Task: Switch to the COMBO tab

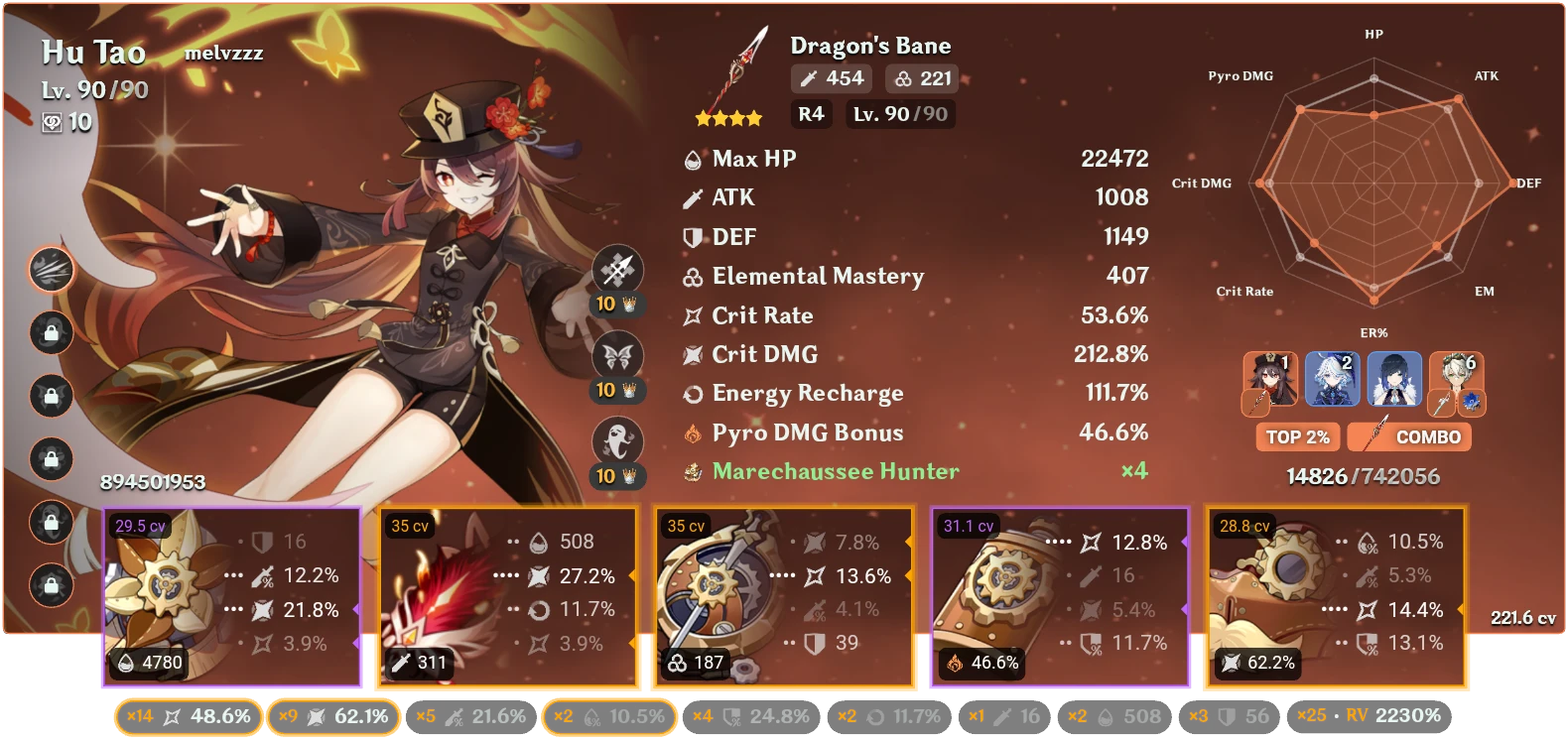Action: 1409,436
